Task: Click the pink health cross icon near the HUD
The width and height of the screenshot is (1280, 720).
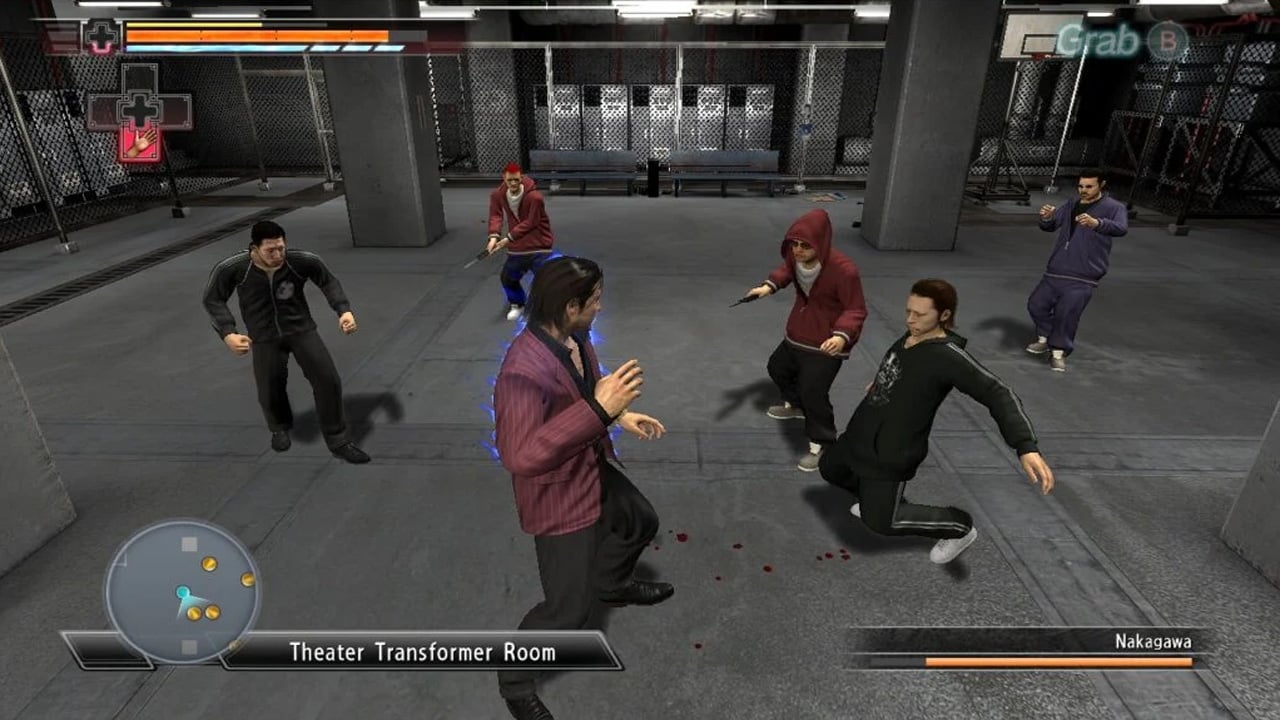Action: pos(100,36)
